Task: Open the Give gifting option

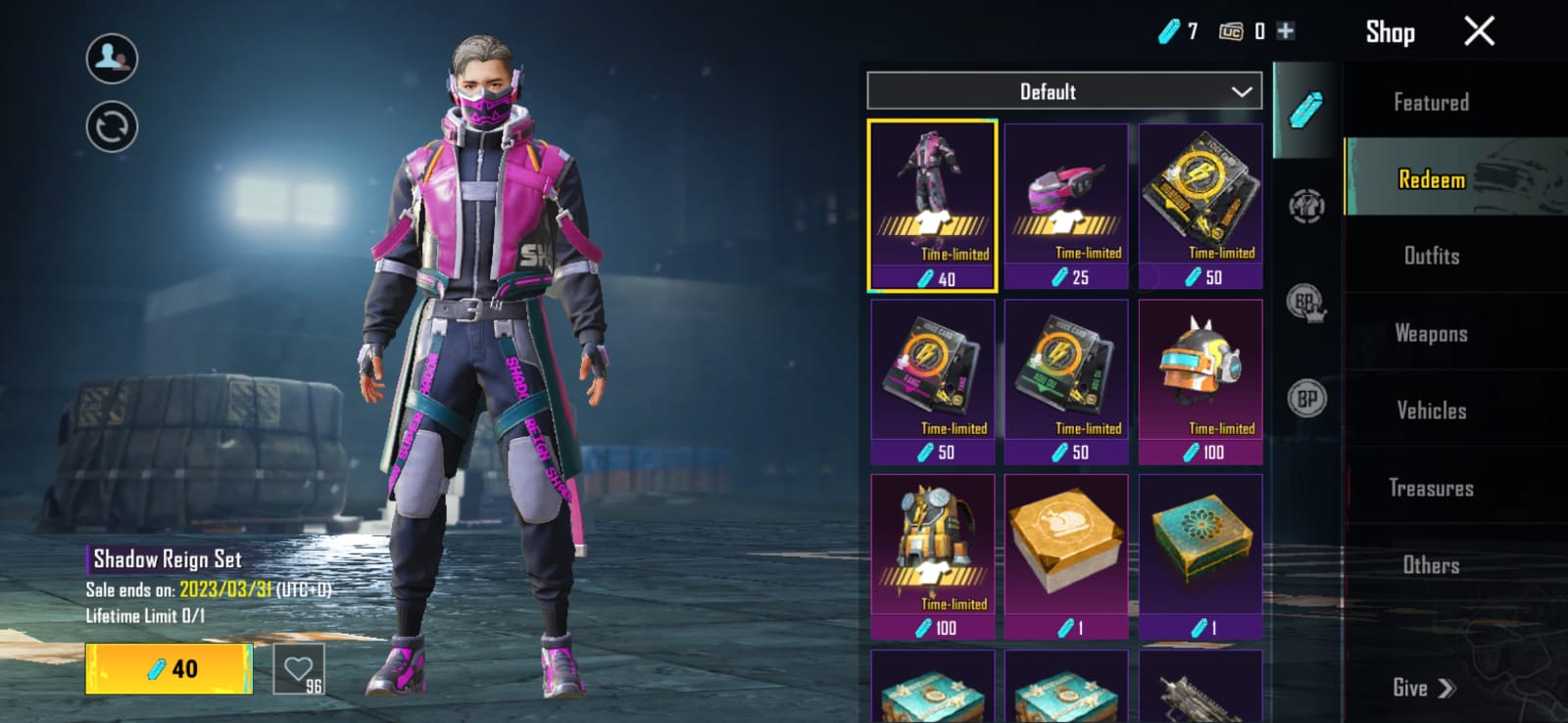Action: [1423, 688]
